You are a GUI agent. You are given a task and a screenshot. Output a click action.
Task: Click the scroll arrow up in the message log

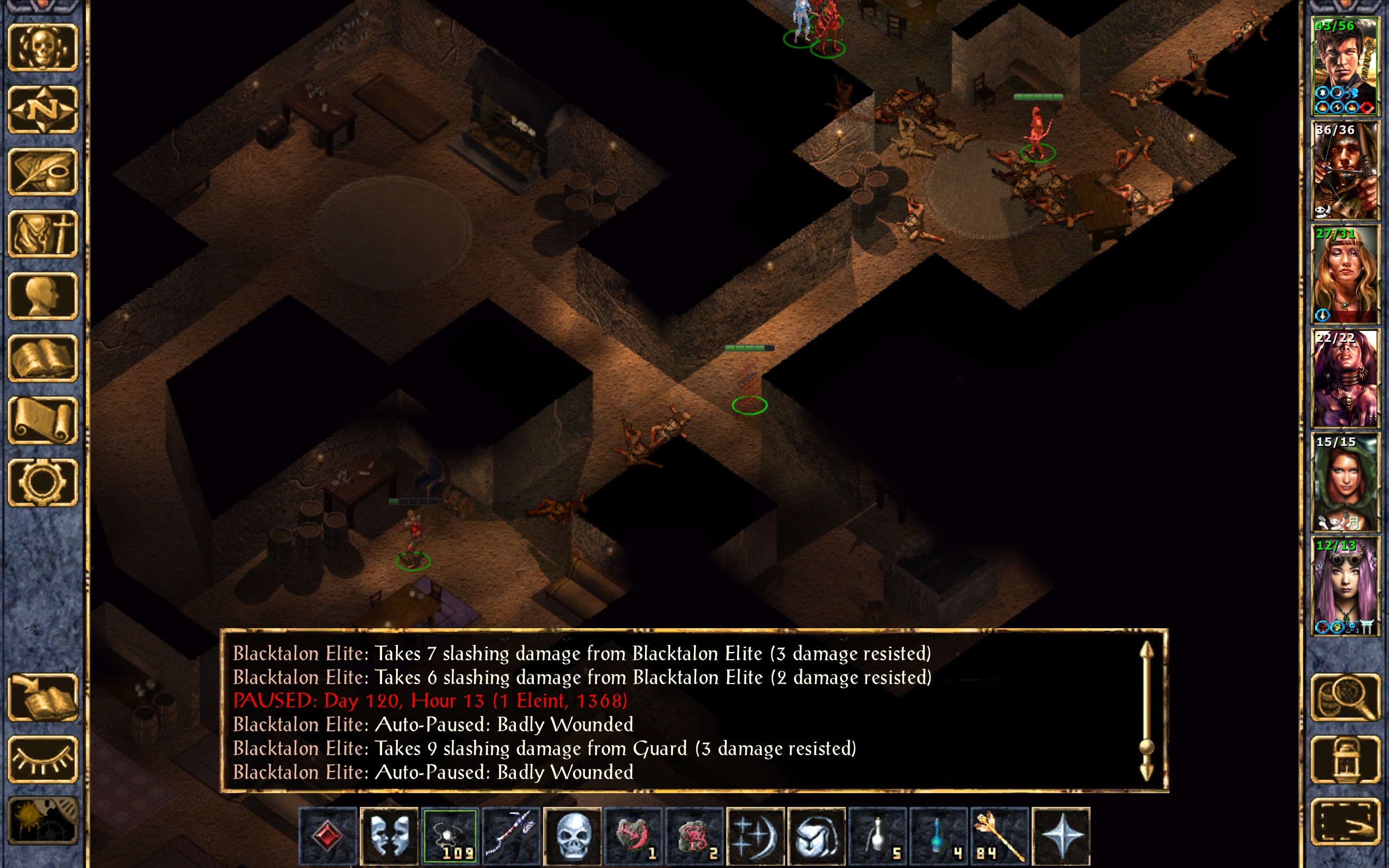tap(1146, 652)
